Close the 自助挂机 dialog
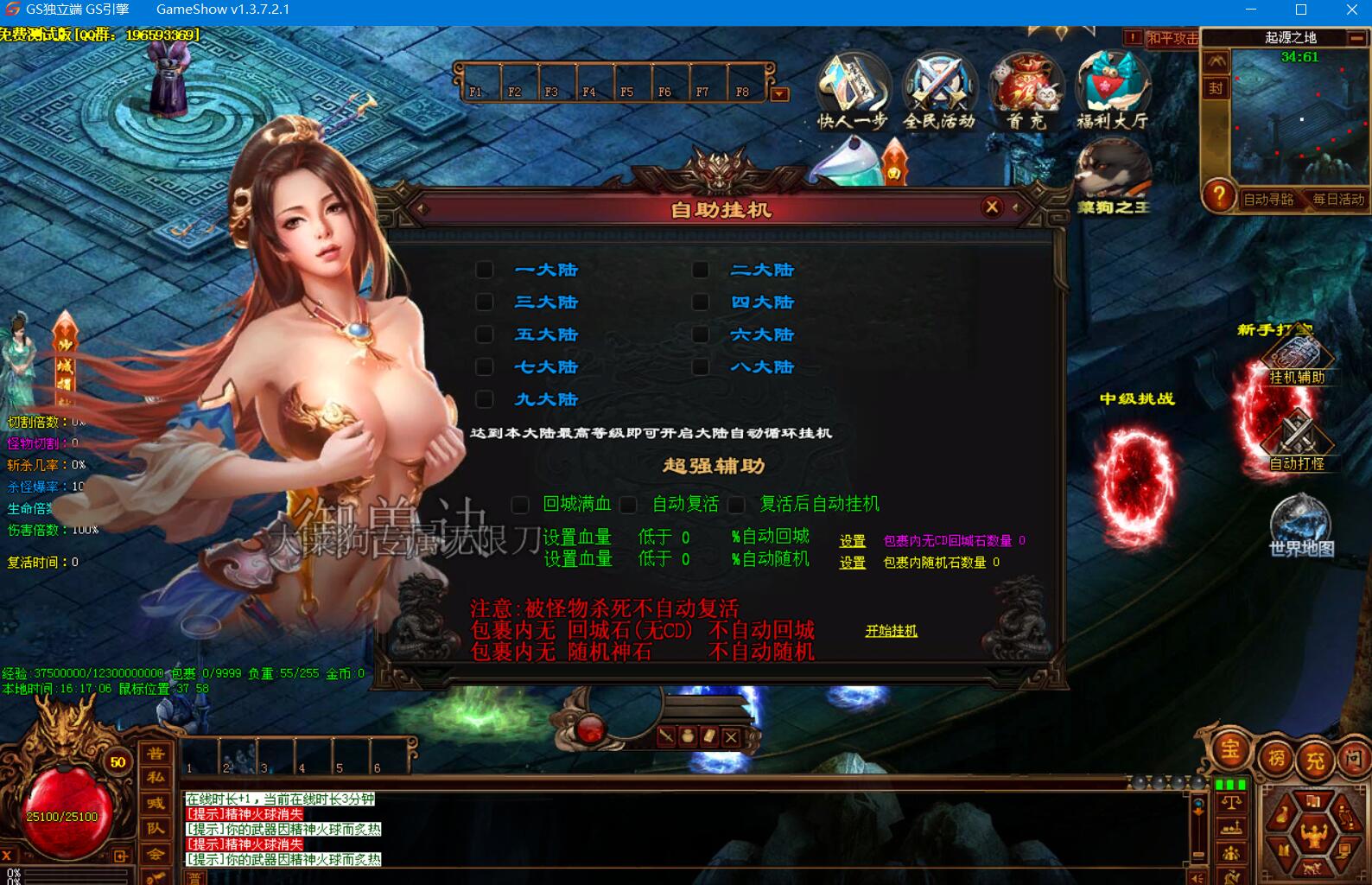 click(x=992, y=207)
